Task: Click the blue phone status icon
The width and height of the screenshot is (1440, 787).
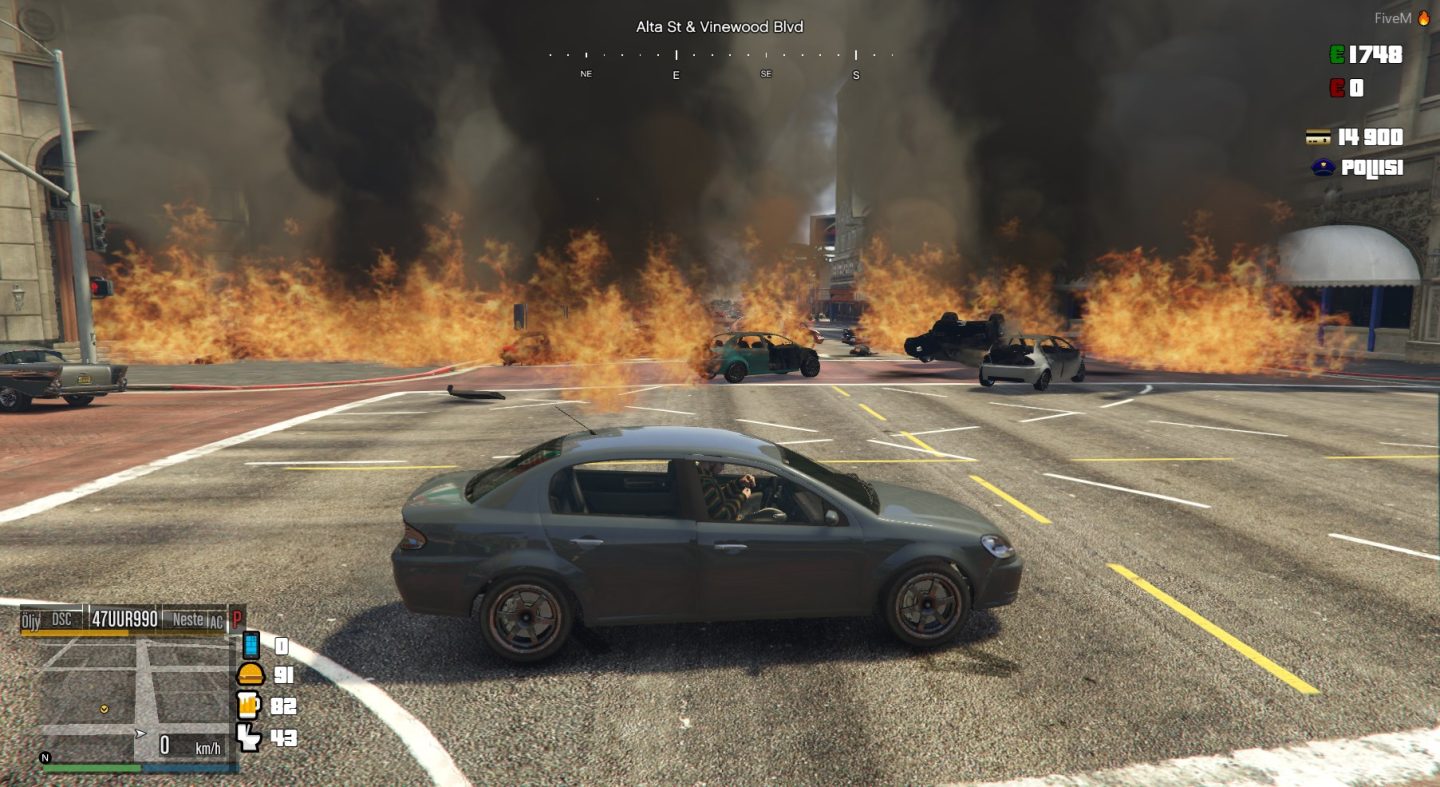Action: click(x=250, y=646)
